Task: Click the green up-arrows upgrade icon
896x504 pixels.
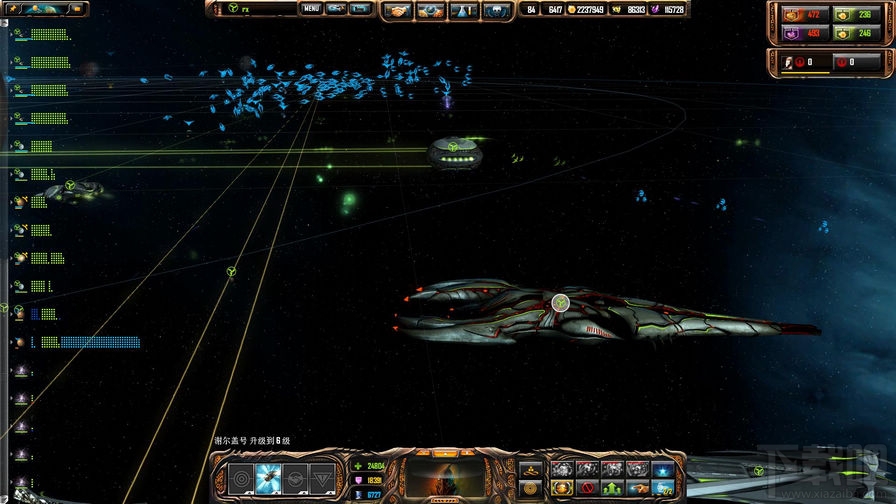Action: [611, 487]
